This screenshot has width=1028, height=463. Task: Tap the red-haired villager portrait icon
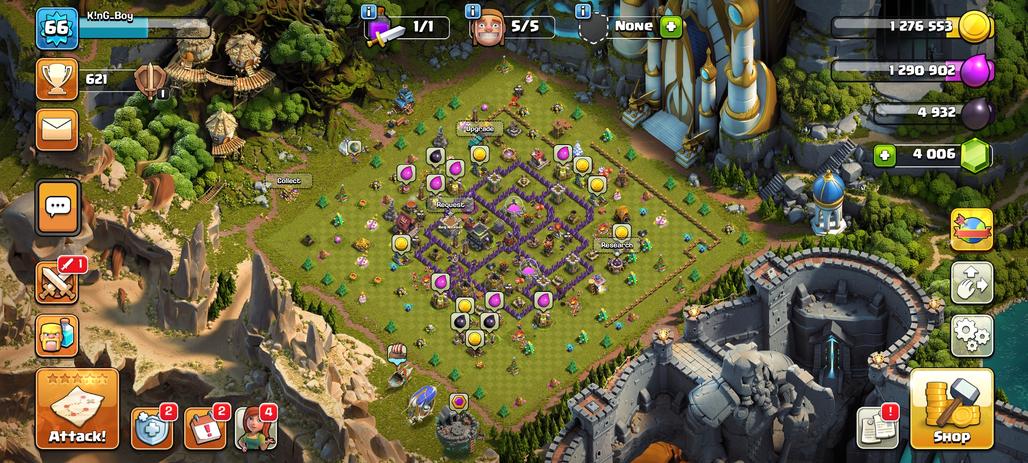254,428
